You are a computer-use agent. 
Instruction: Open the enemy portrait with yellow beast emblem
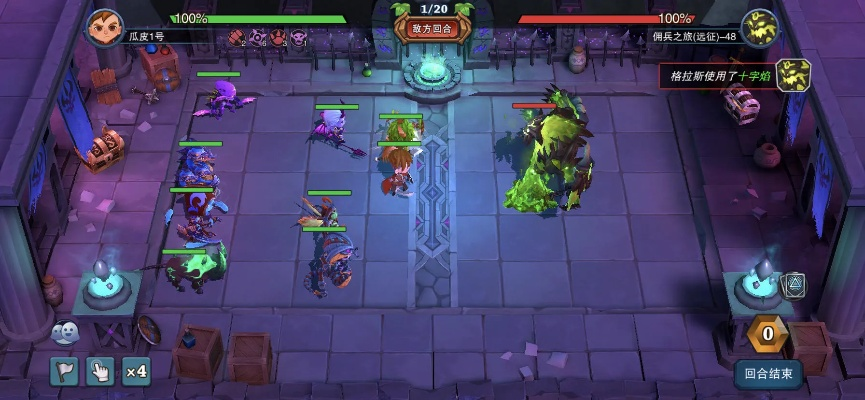click(759, 27)
